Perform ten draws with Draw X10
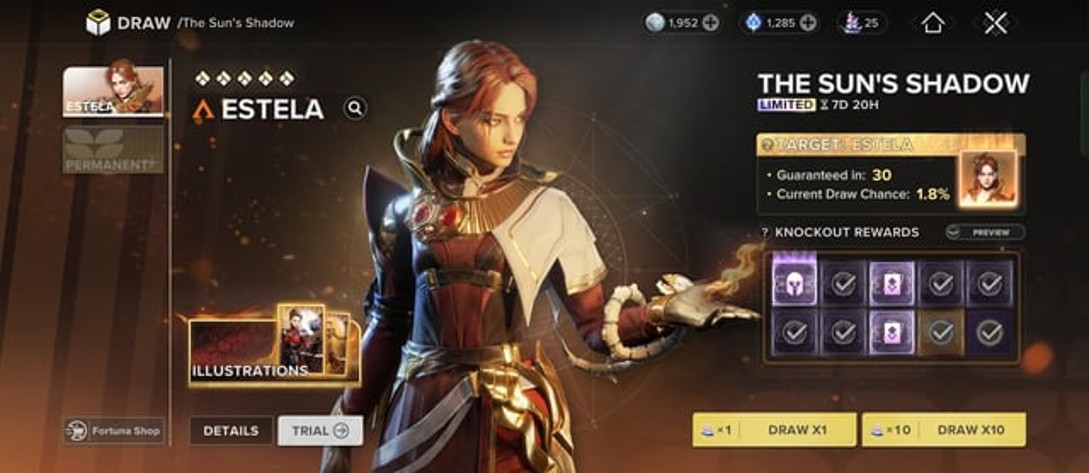This screenshot has width=1089, height=473. point(944,430)
